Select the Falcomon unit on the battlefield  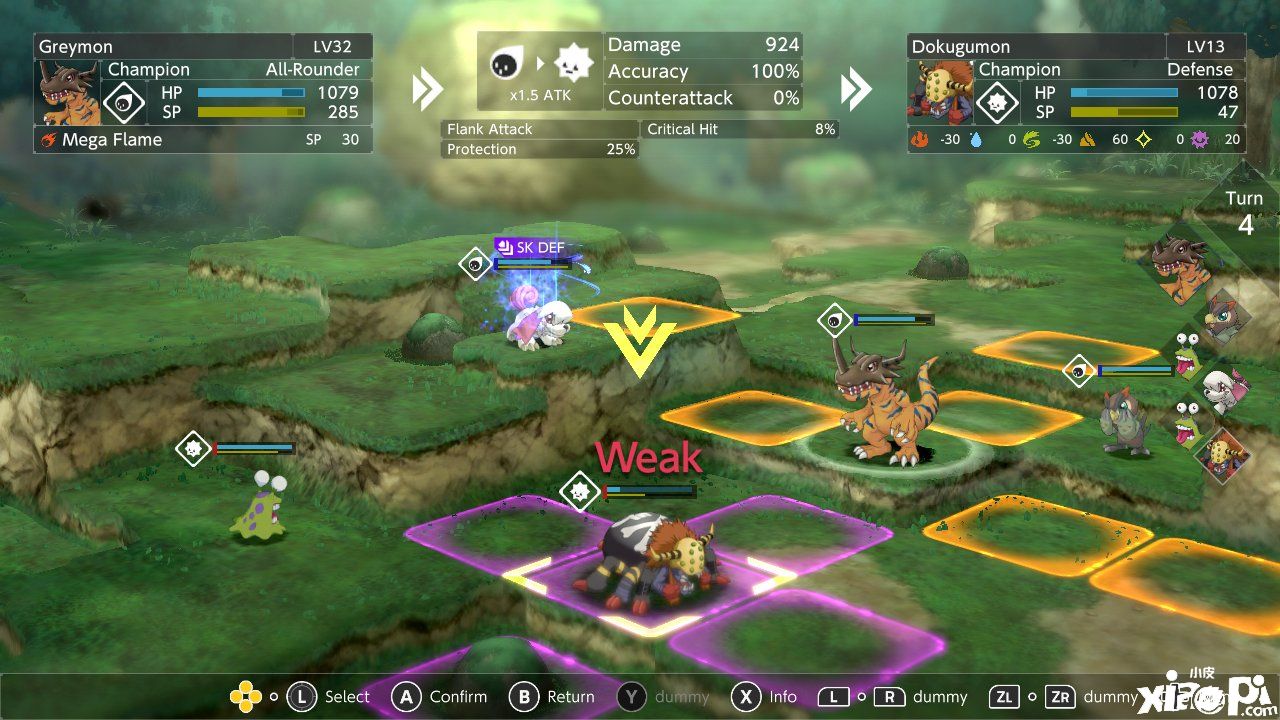click(1127, 420)
